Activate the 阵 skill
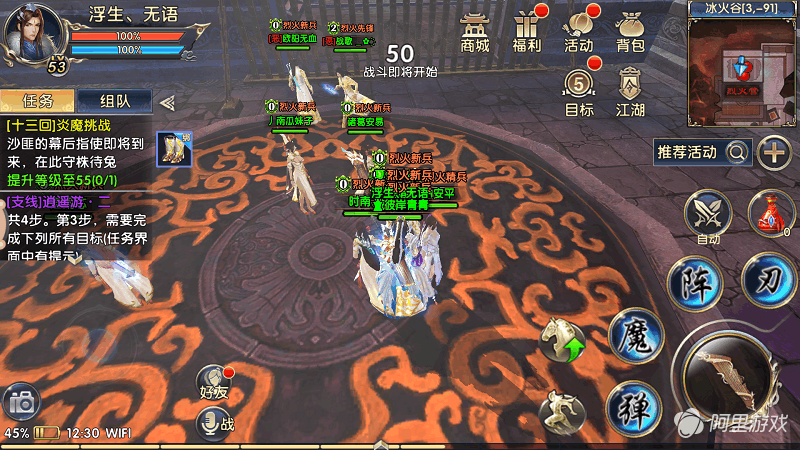The image size is (800, 450). pyautogui.click(x=695, y=281)
